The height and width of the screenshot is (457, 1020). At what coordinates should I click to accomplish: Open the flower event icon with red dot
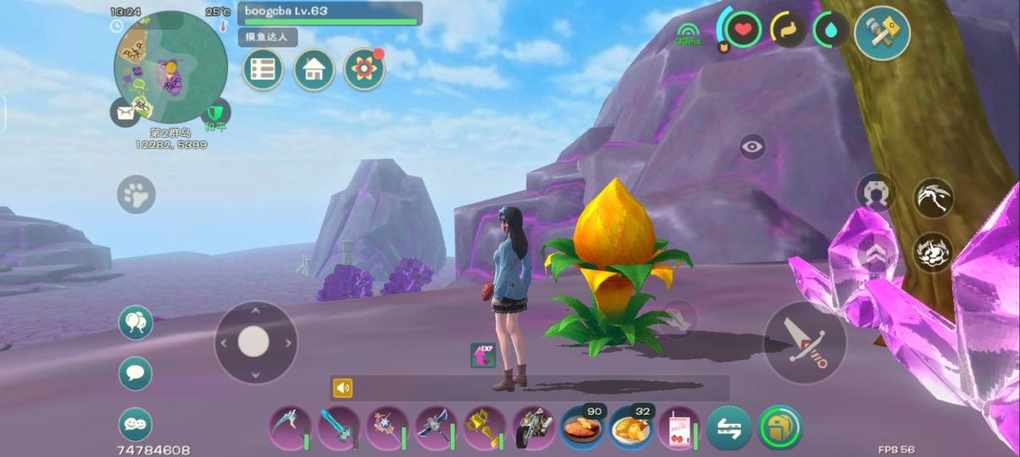pos(364,69)
